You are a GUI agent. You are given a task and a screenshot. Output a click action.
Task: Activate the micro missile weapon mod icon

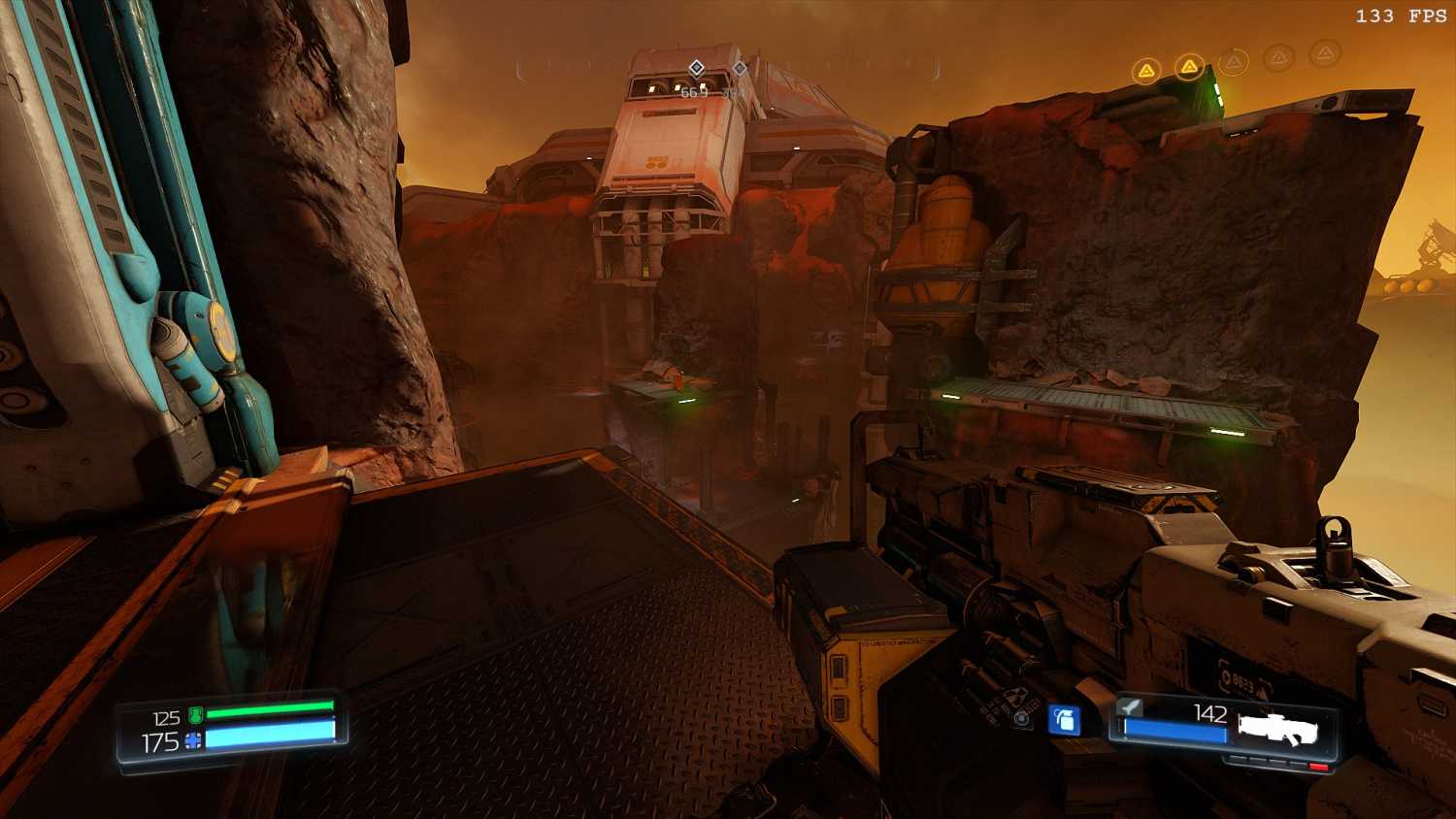click(1130, 706)
